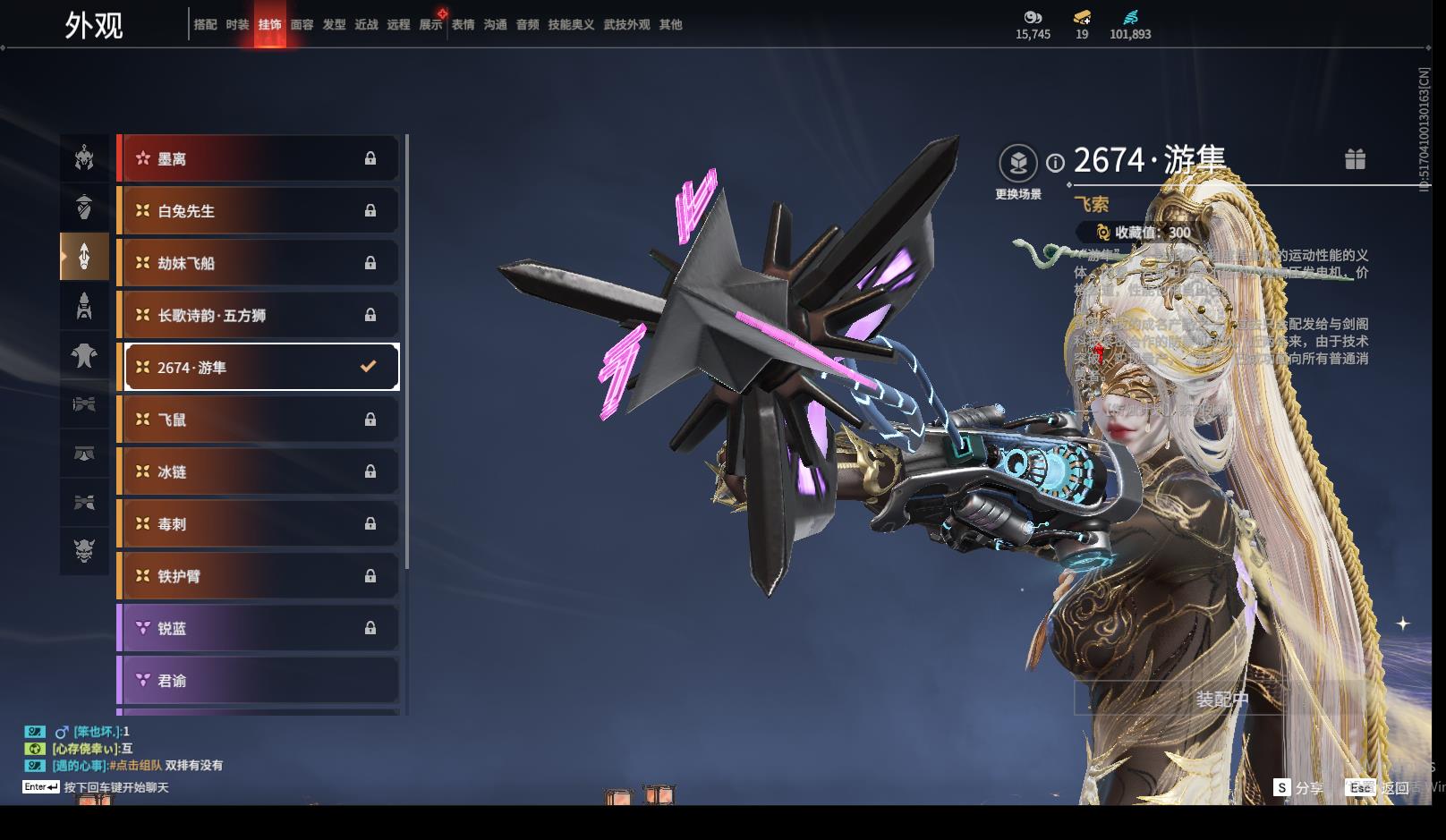Click the info icon beside 2674·游隼

coord(1056,163)
